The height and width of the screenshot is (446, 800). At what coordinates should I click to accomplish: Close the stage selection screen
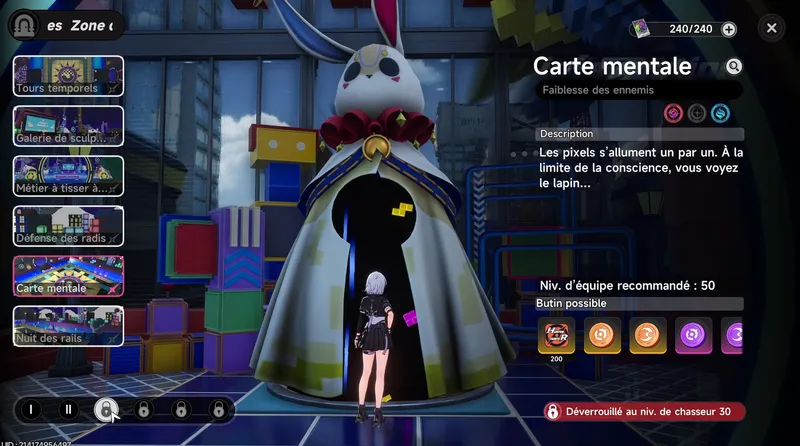click(x=771, y=29)
